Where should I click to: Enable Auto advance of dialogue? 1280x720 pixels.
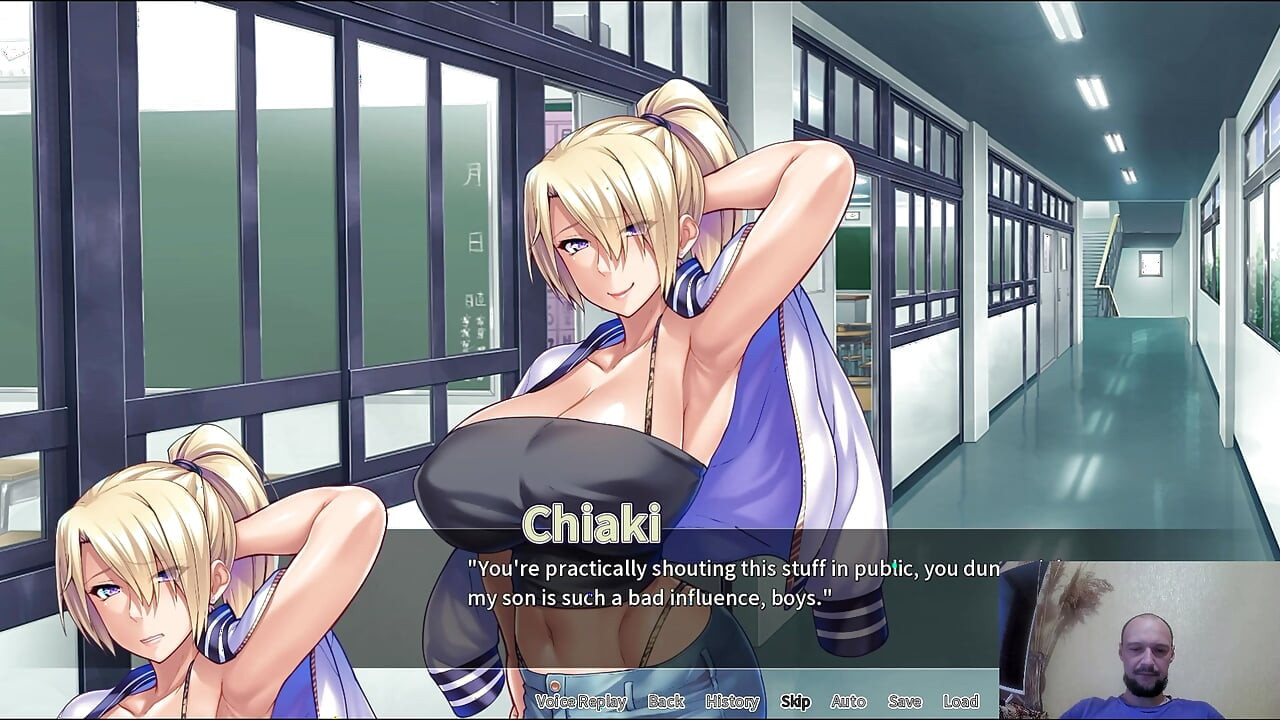pyautogui.click(x=848, y=701)
